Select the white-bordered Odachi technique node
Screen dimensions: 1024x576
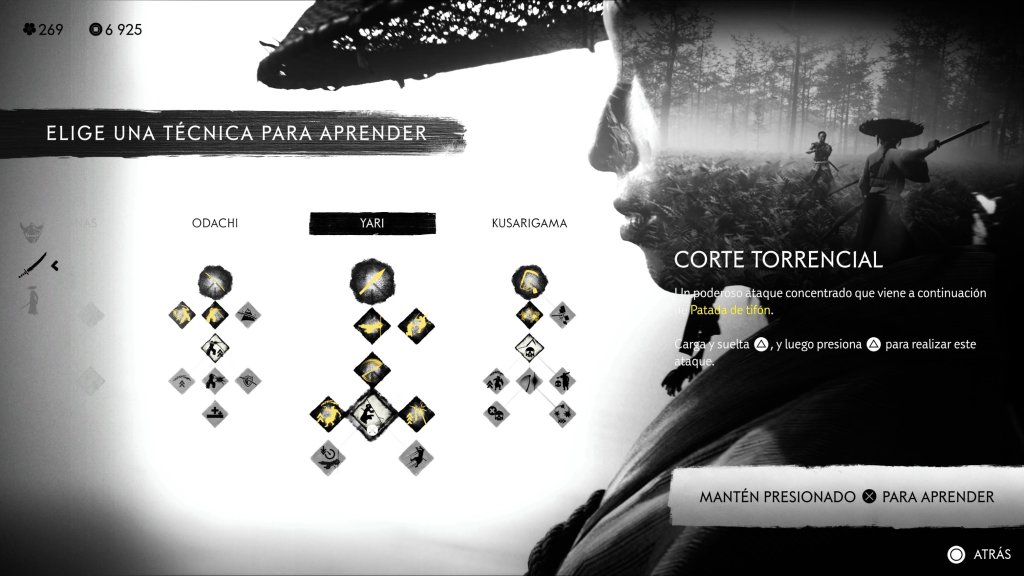(x=213, y=348)
